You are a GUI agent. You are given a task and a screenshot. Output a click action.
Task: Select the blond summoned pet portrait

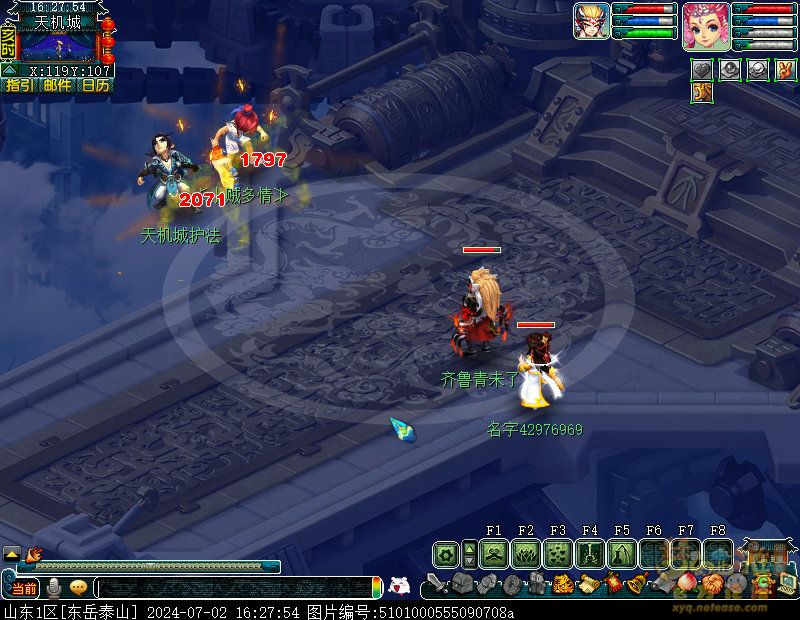pyautogui.click(x=591, y=21)
